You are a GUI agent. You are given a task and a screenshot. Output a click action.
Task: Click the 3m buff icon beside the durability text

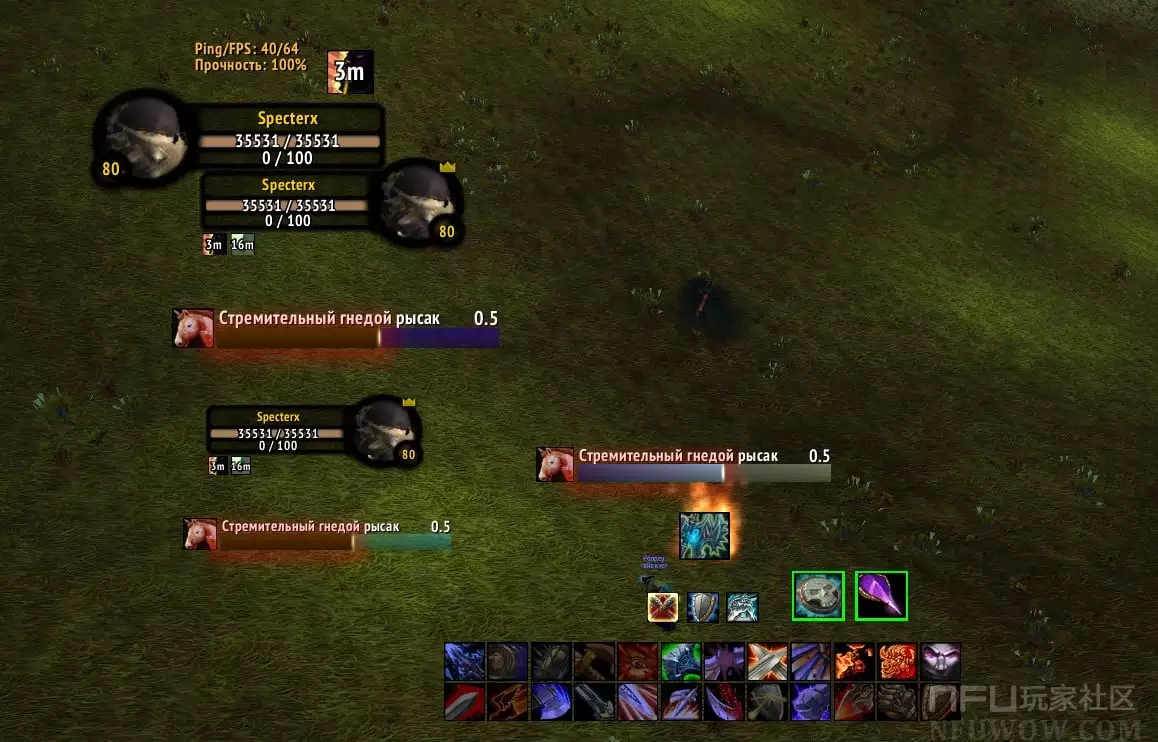click(x=350, y=72)
